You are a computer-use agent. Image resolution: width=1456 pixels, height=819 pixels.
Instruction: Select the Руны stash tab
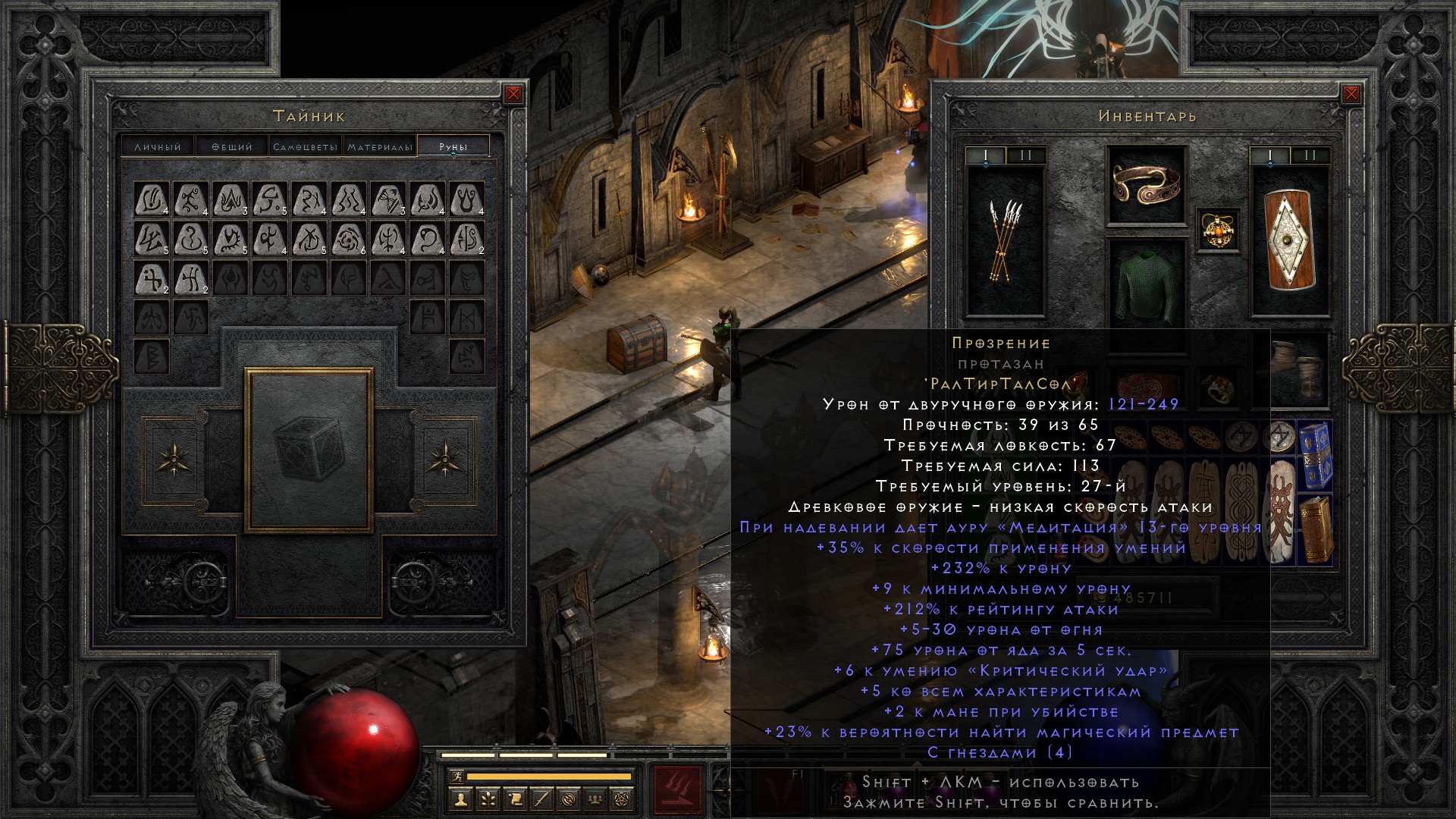(x=453, y=146)
